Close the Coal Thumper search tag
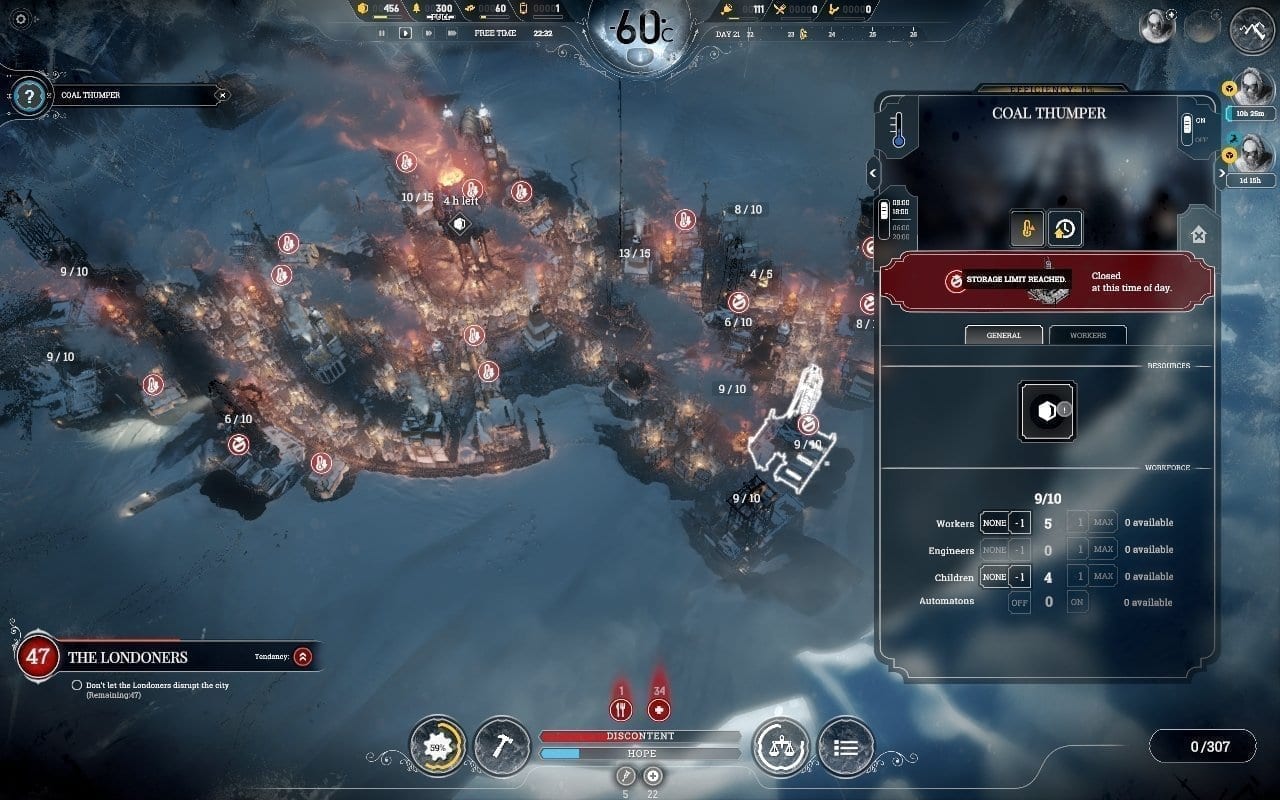 click(x=223, y=96)
